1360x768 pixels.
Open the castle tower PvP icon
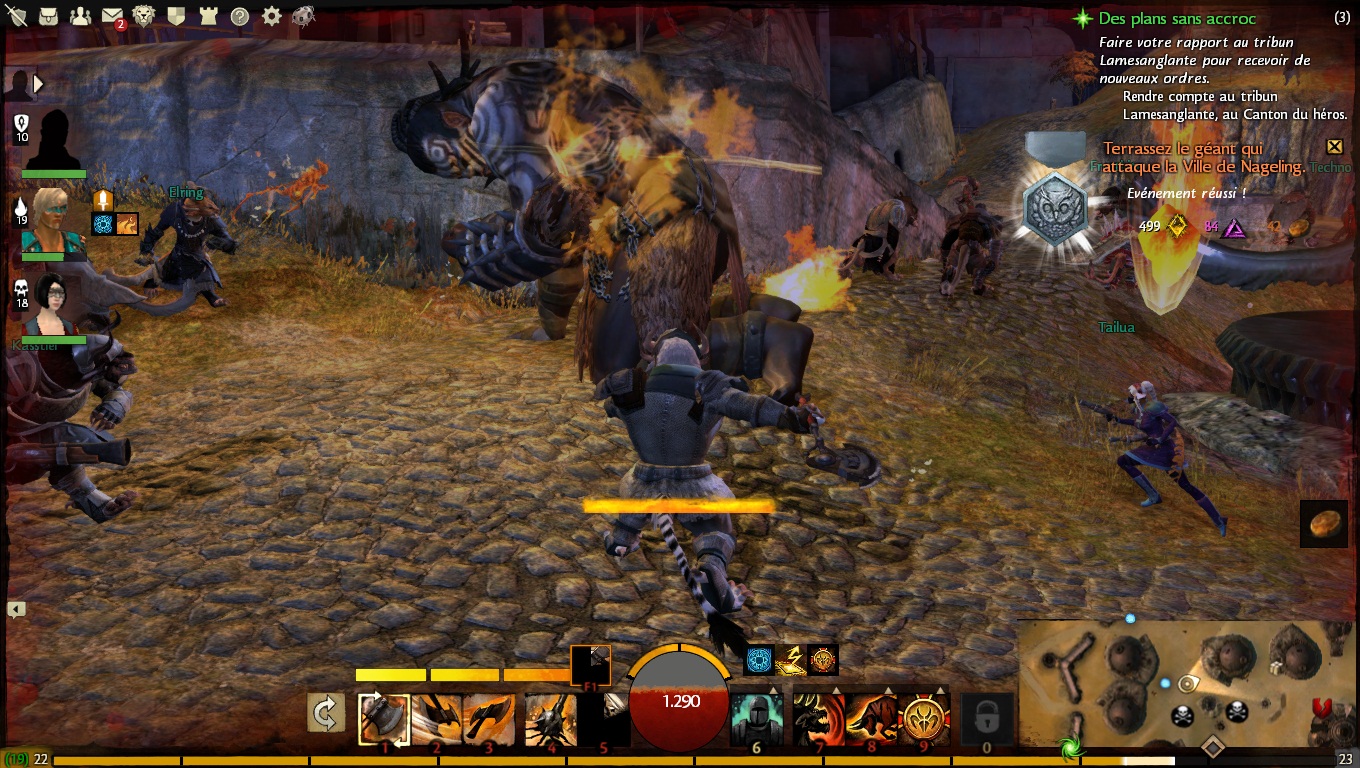208,16
